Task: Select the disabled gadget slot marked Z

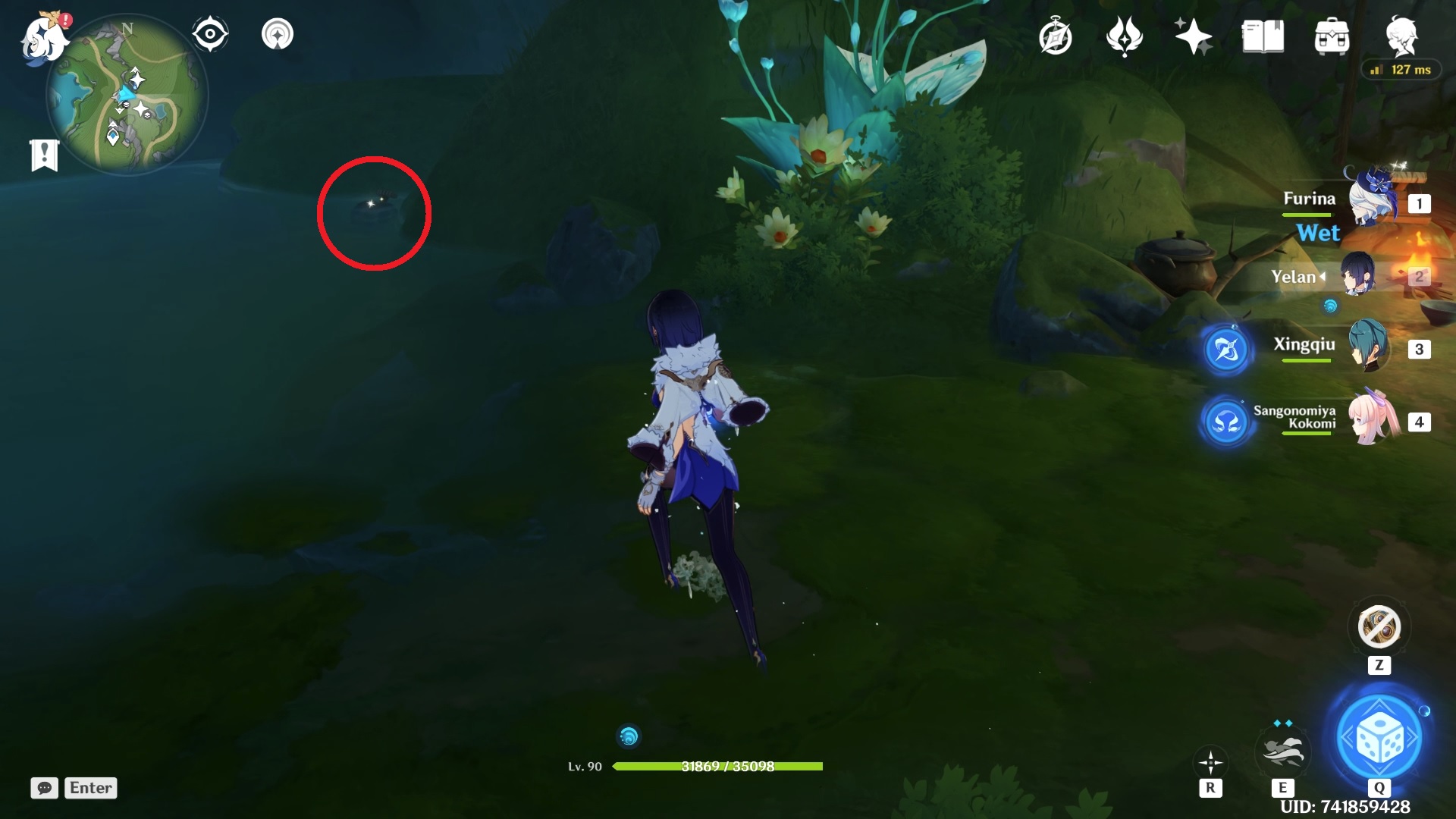Action: (1379, 627)
